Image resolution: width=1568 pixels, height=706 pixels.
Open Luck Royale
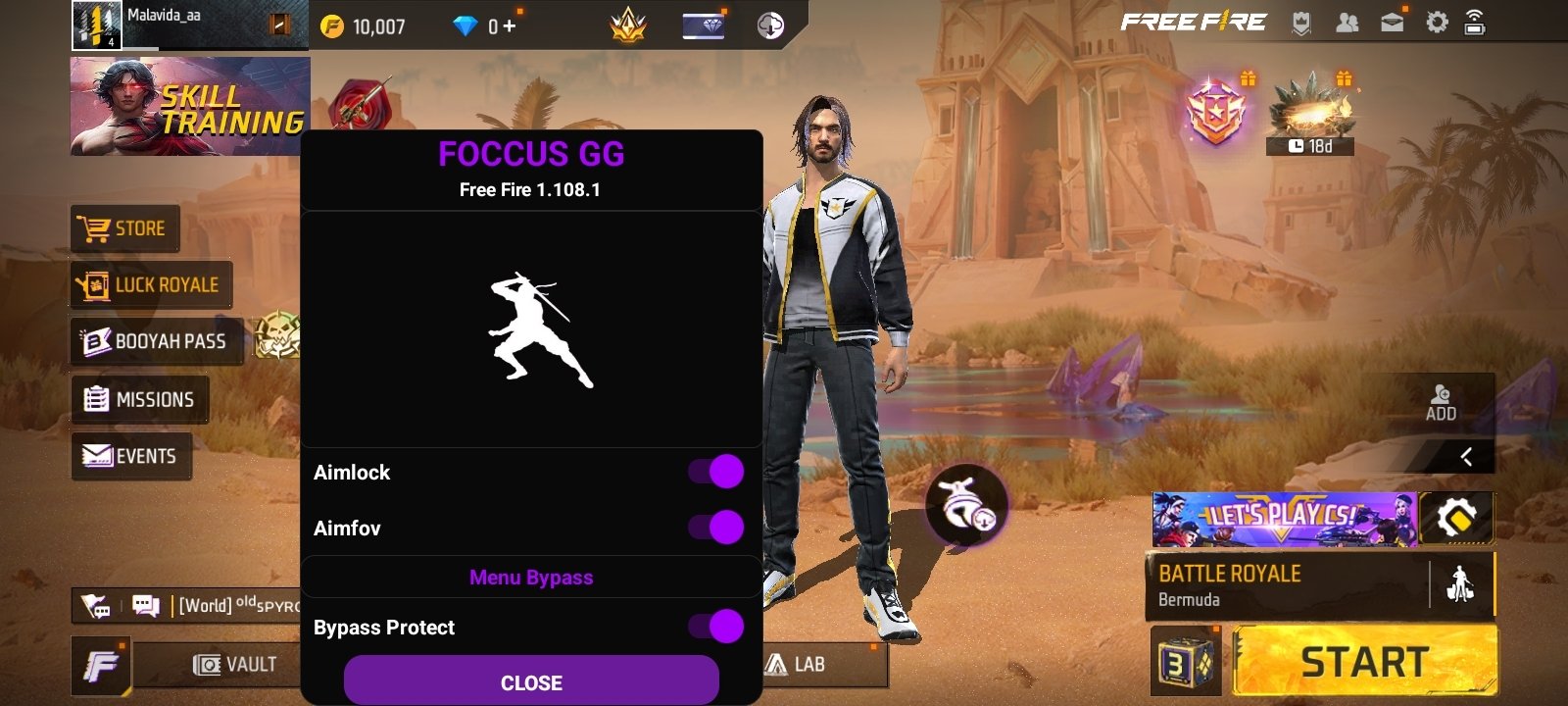pos(151,285)
